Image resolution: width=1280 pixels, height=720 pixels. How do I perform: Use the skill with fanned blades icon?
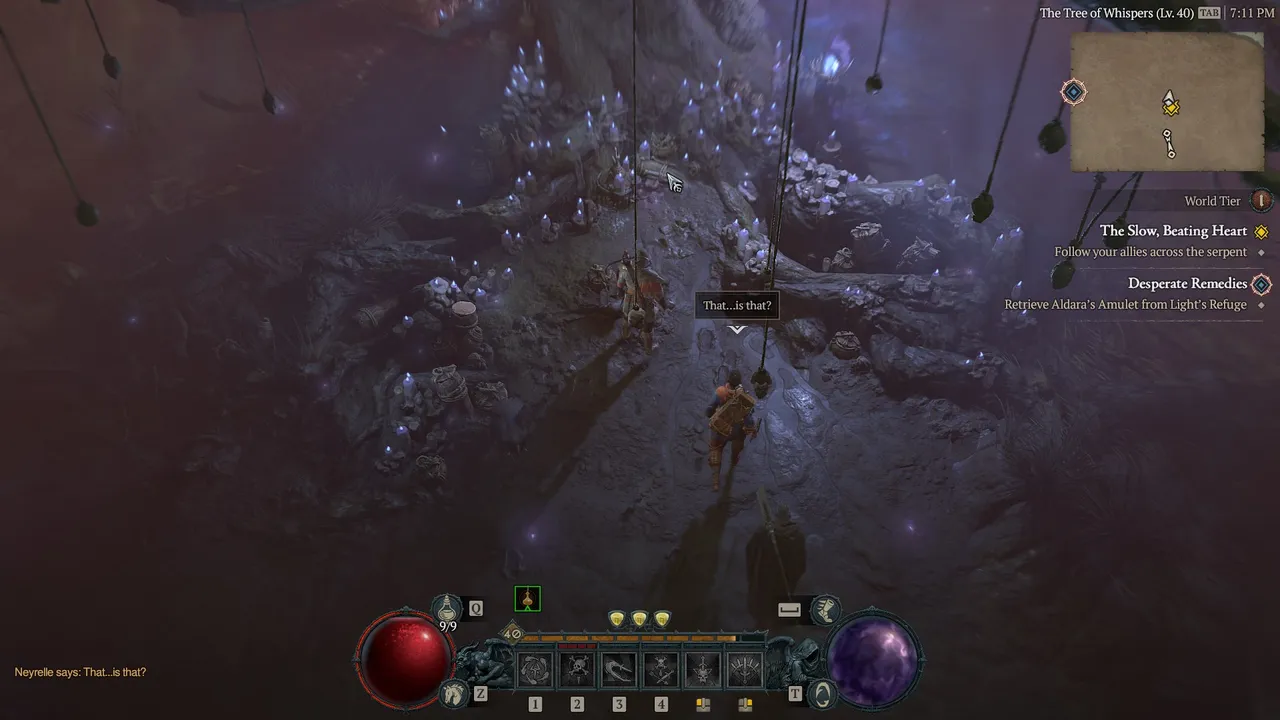click(x=745, y=669)
